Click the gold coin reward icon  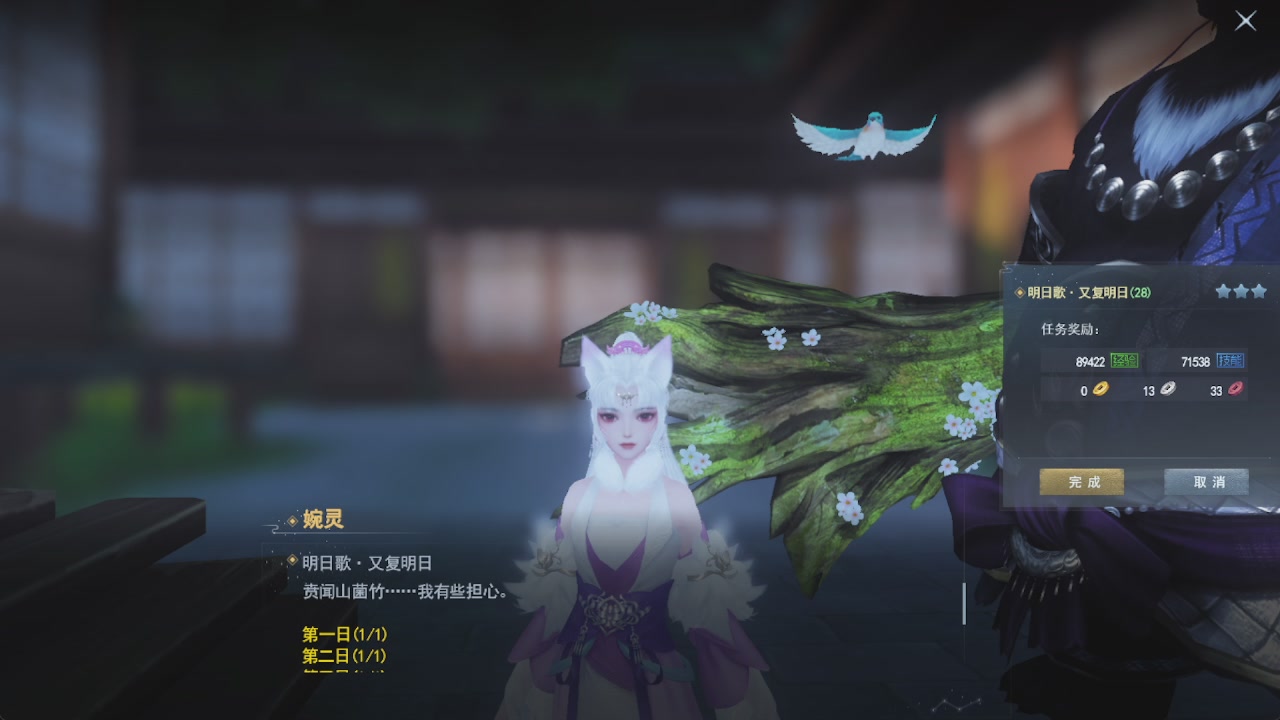[1100, 389]
